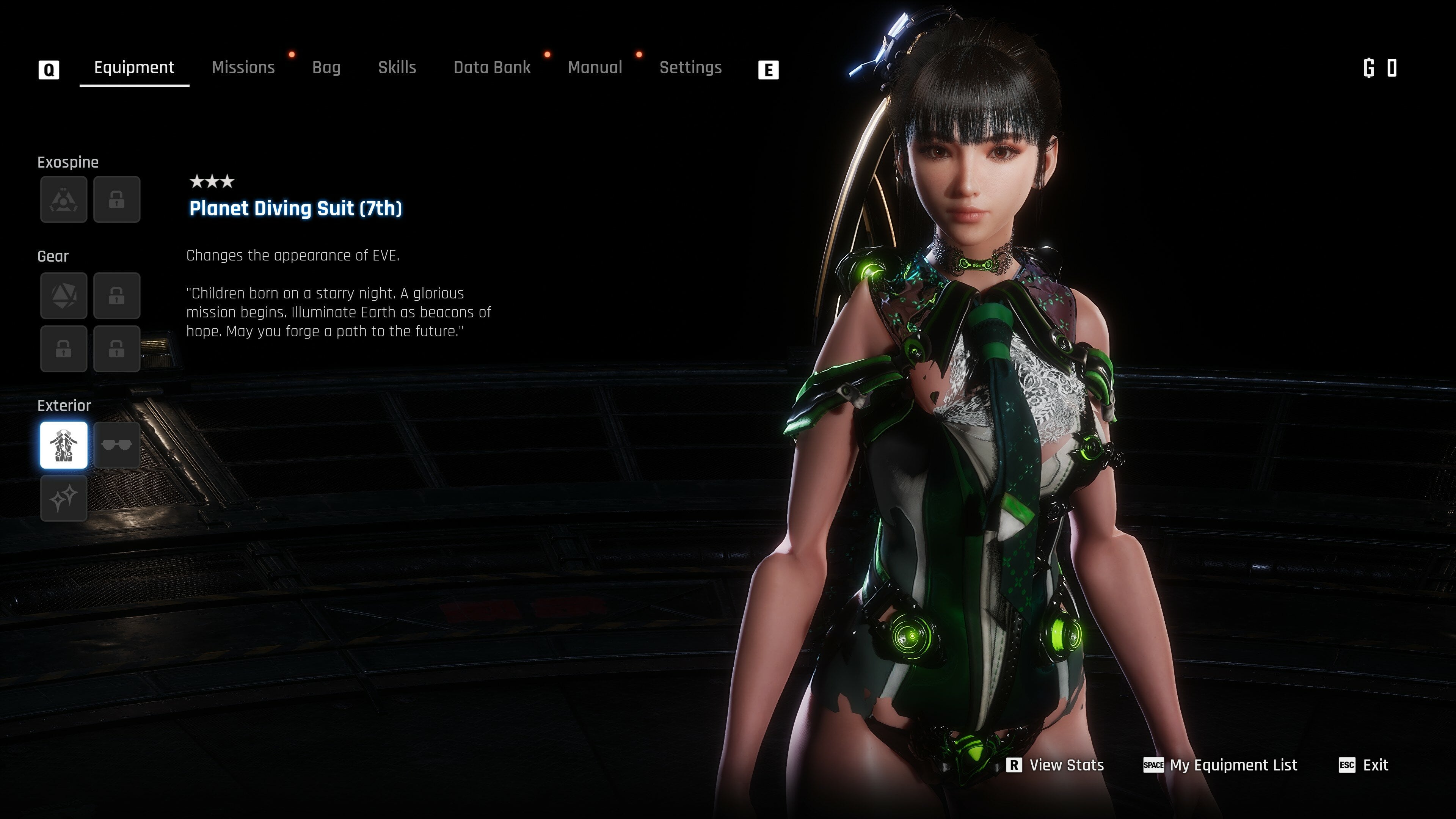Select the Planet Diving Suit (7th) title
The image size is (1456, 819).
(x=295, y=209)
